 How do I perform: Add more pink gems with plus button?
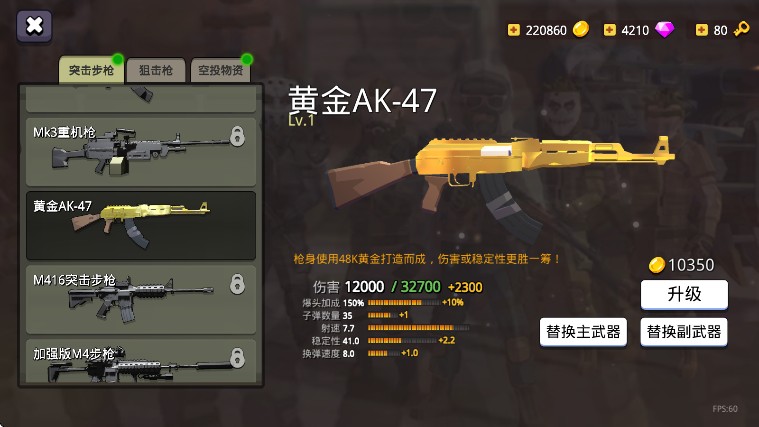coord(610,30)
